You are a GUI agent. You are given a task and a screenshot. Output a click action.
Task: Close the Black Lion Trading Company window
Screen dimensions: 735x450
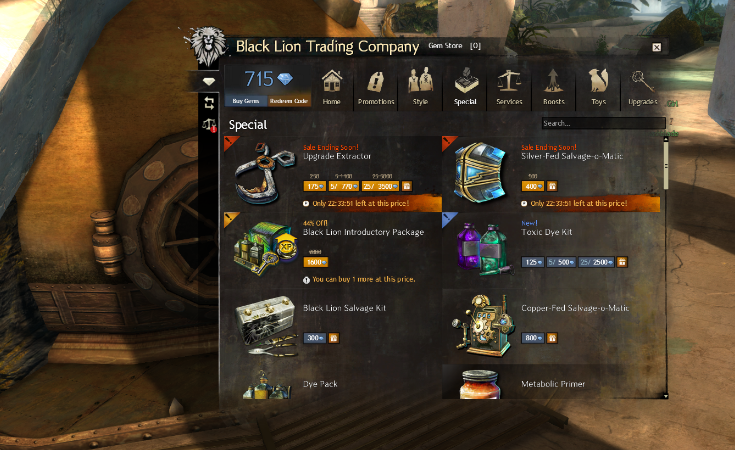656,47
